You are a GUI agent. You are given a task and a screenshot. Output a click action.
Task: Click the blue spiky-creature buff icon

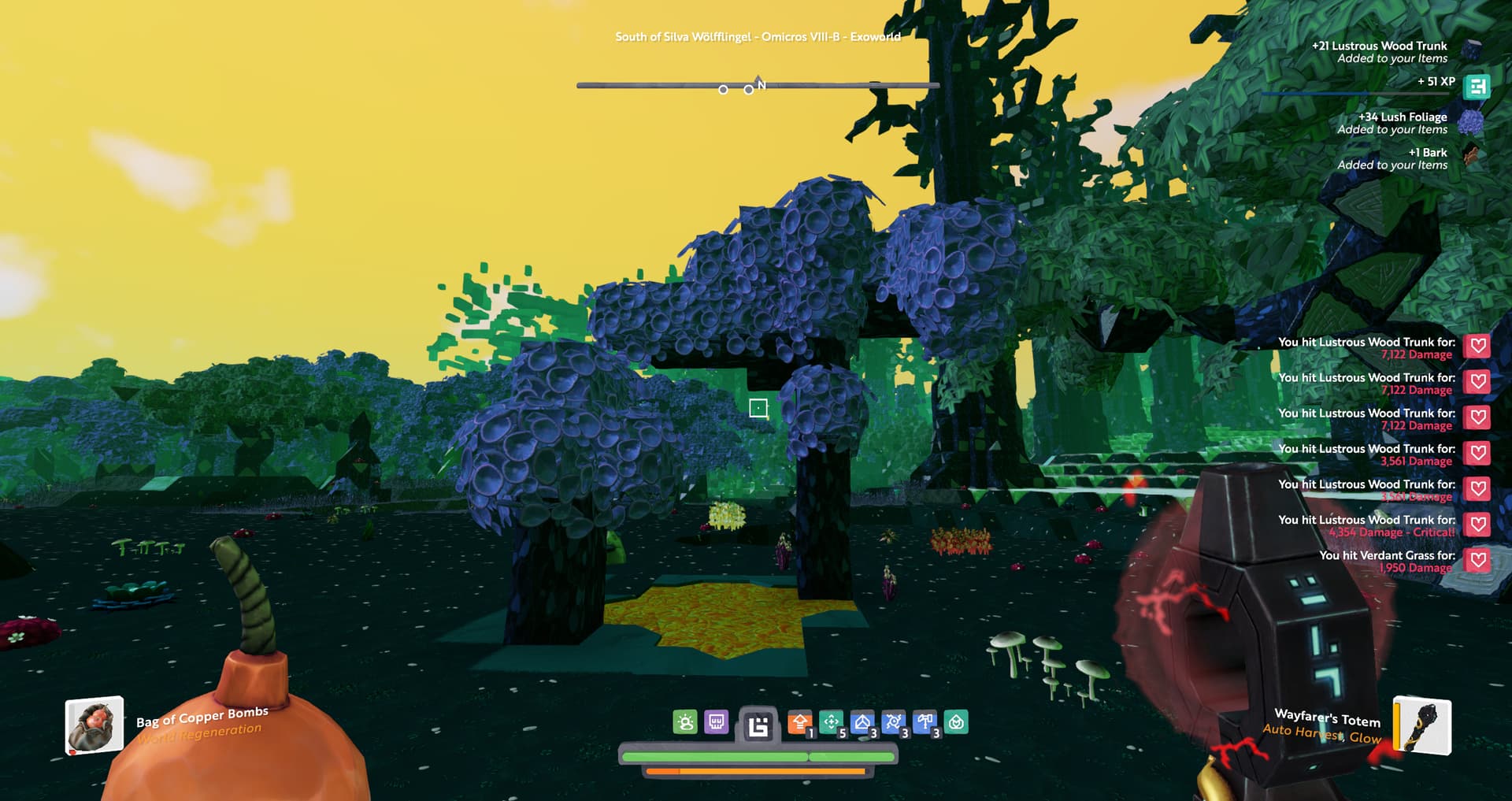[x=894, y=722]
